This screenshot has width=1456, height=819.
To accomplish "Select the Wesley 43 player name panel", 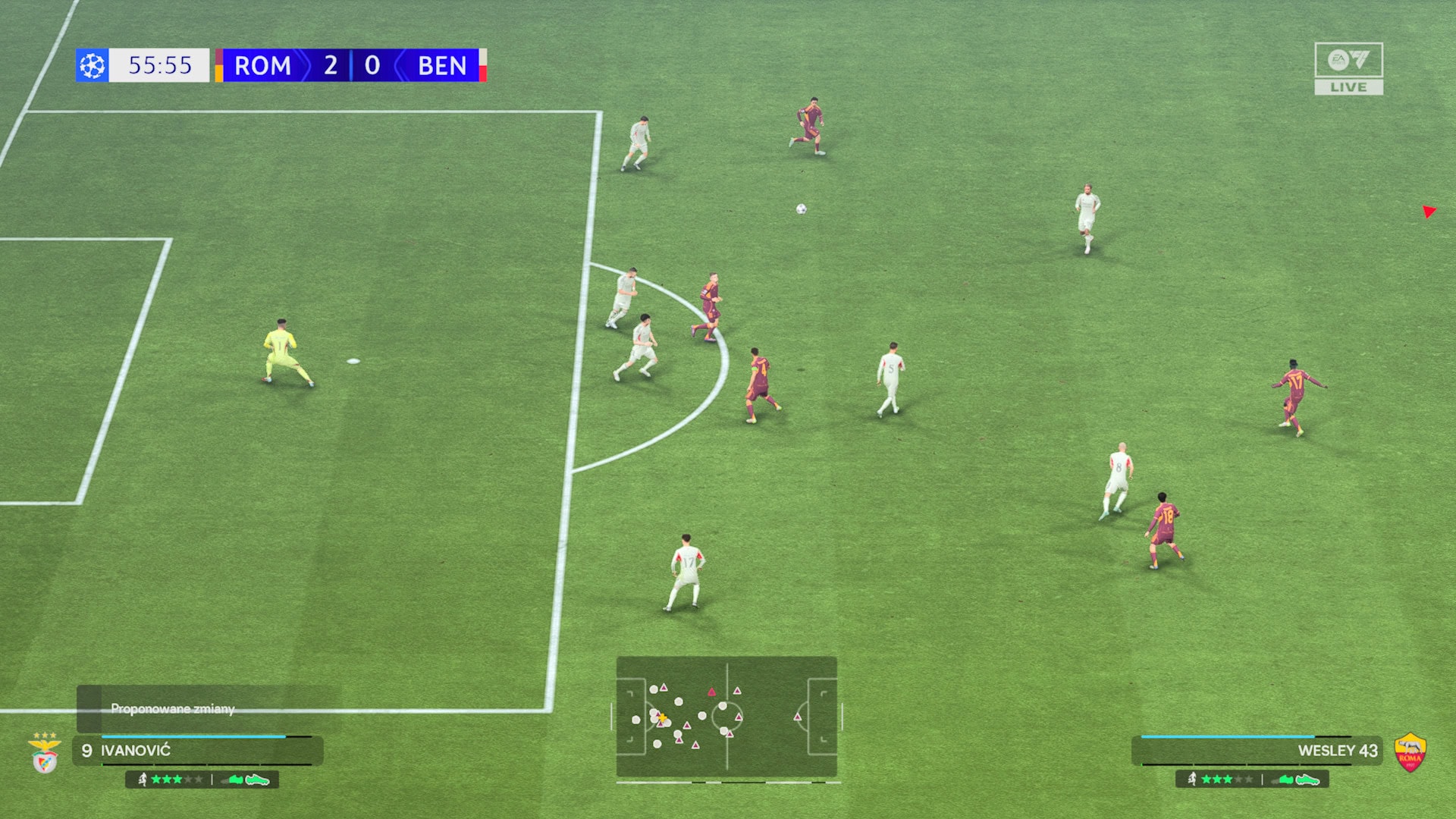I will 1257,751.
